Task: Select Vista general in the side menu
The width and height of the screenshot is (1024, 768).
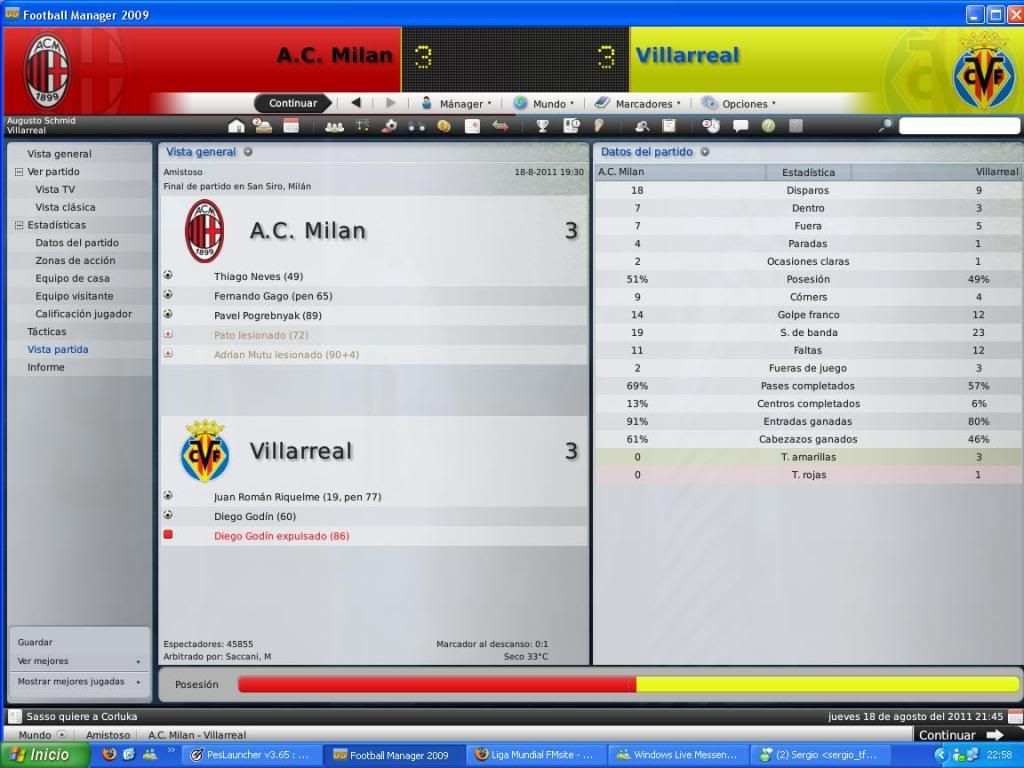Action: [59, 154]
